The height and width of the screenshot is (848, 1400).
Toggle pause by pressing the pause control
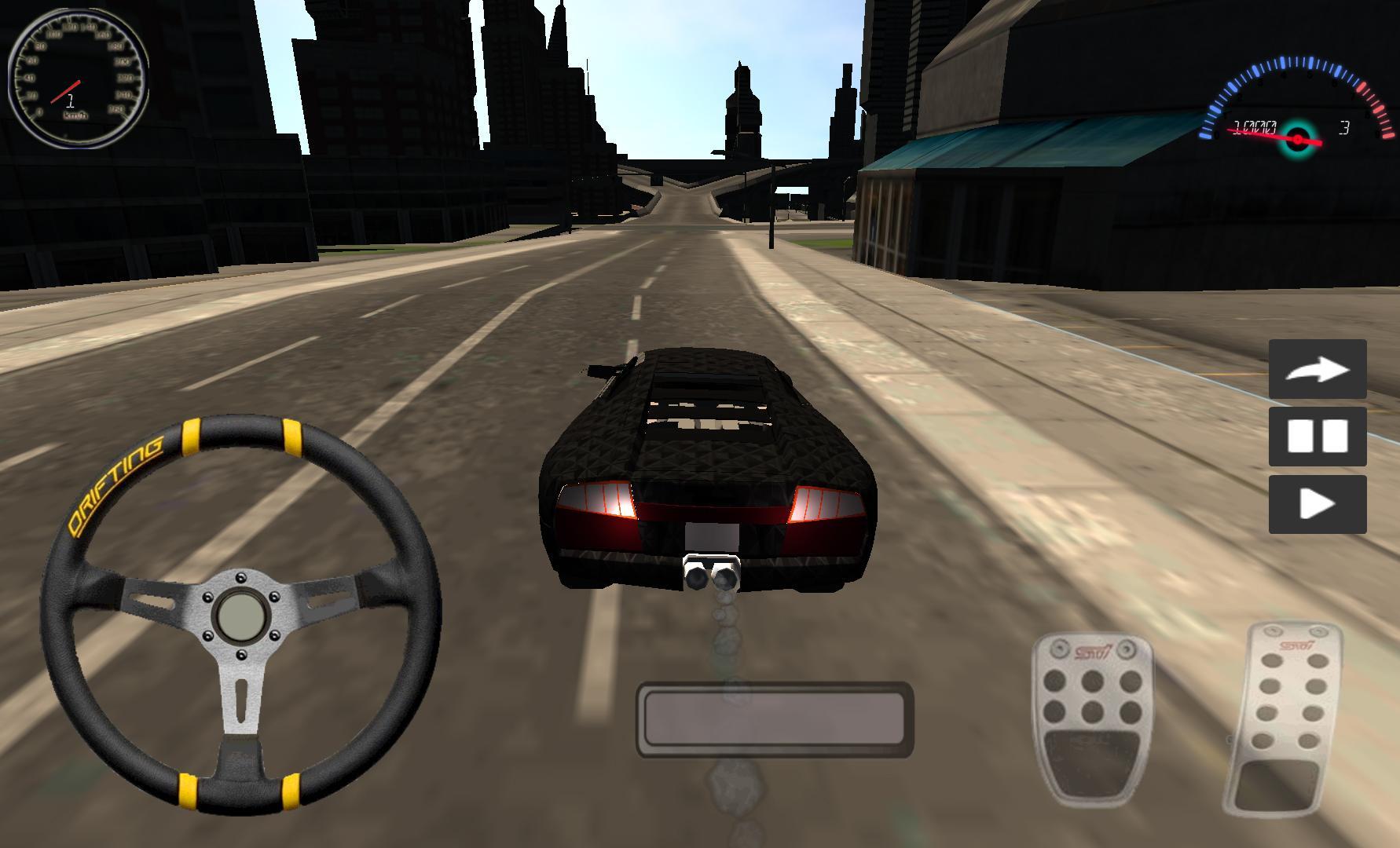1318,437
